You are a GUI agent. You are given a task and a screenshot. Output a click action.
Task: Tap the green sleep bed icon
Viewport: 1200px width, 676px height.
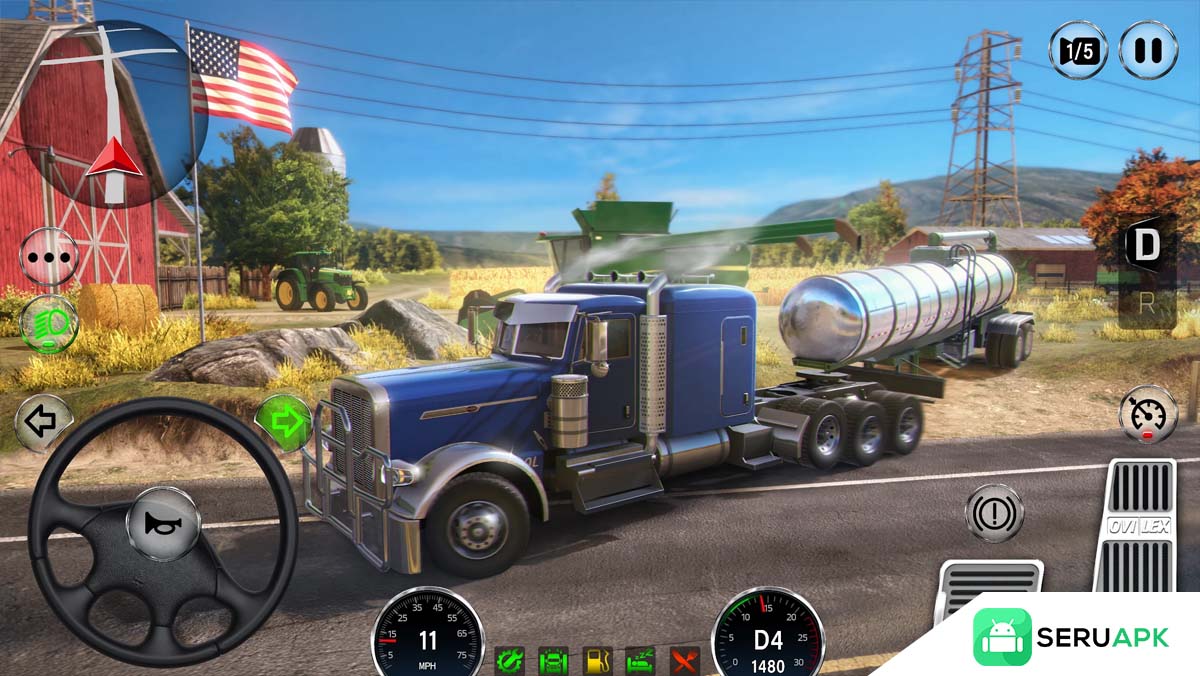(641, 660)
